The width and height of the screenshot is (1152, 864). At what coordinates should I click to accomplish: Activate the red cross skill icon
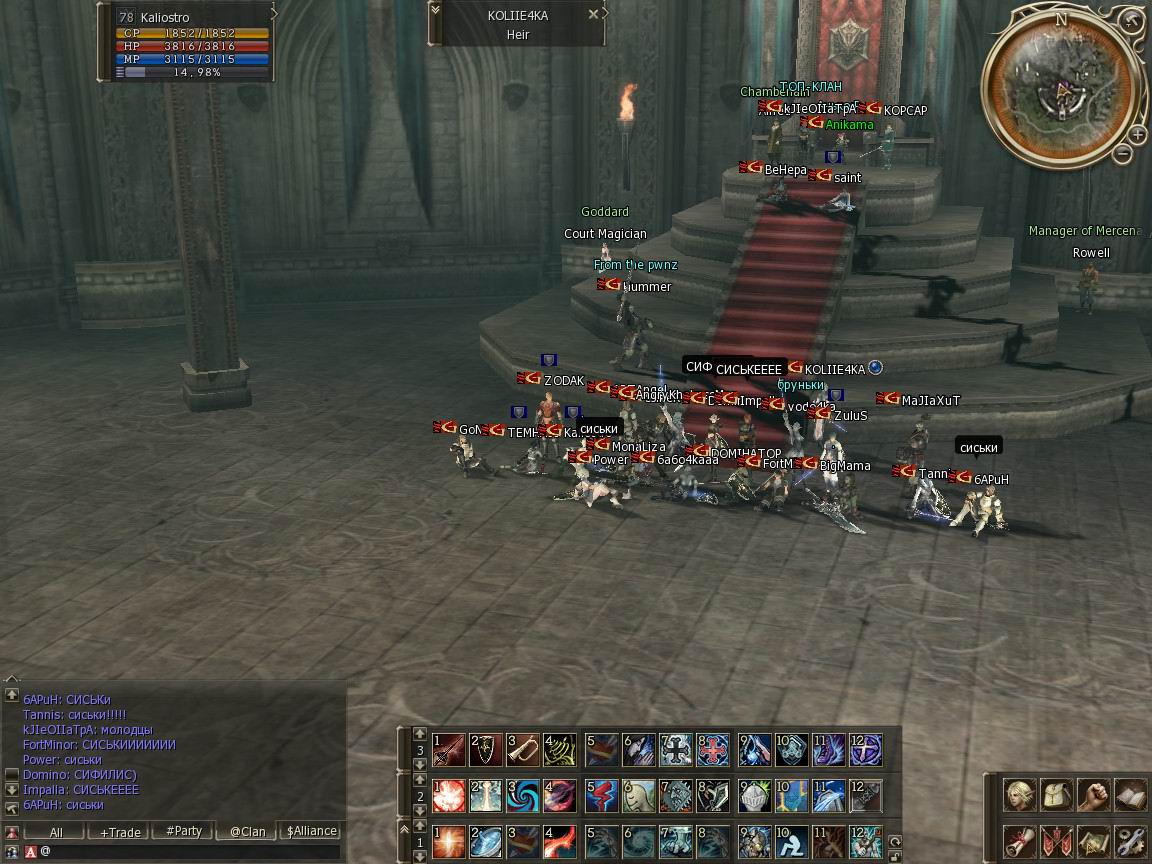pyautogui.click(x=714, y=750)
